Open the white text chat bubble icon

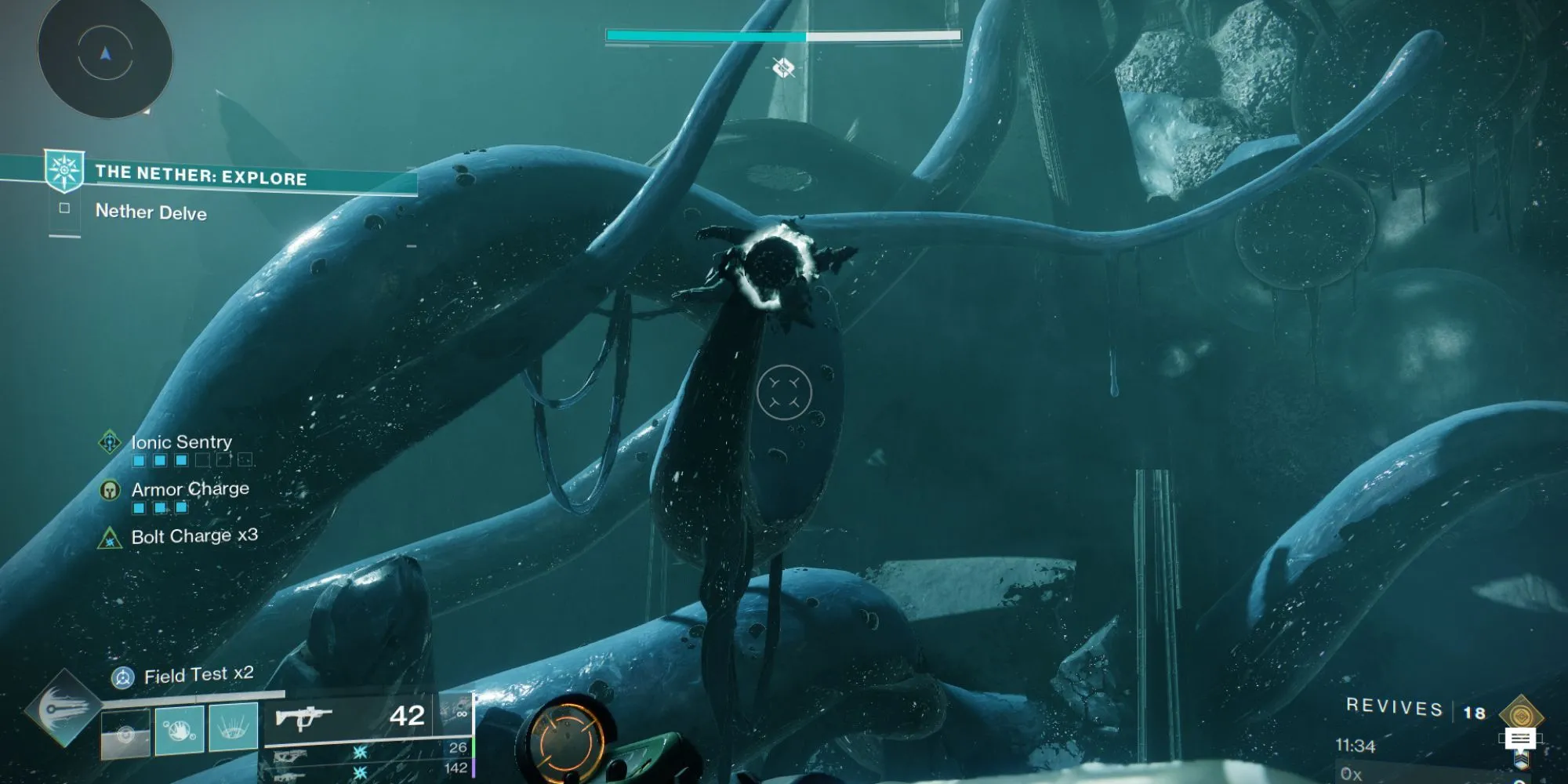[x=1520, y=739]
